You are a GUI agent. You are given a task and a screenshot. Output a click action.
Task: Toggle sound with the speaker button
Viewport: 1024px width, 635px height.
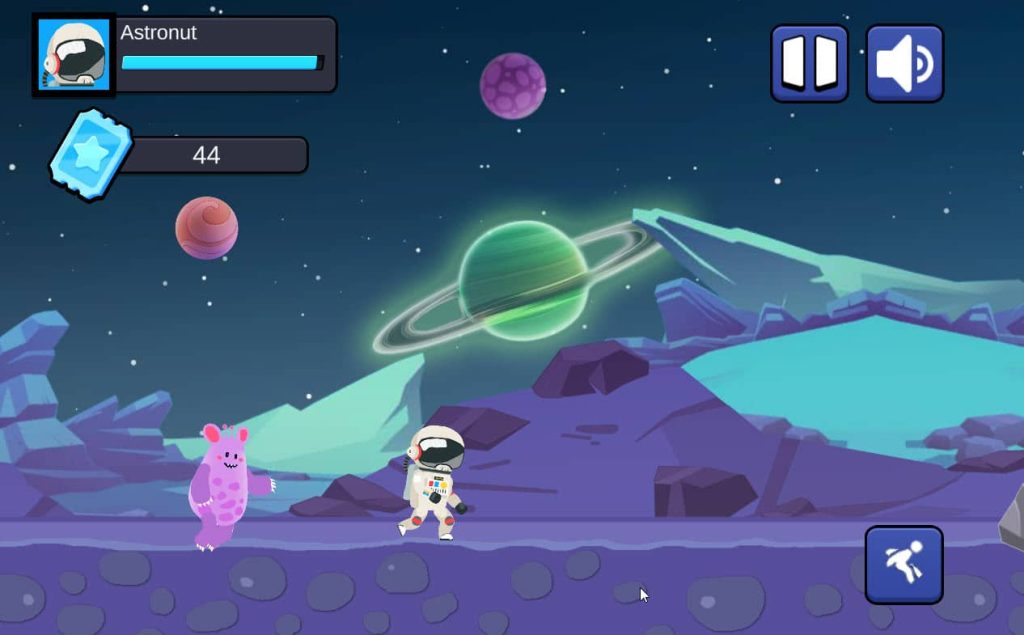(x=904, y=64)
